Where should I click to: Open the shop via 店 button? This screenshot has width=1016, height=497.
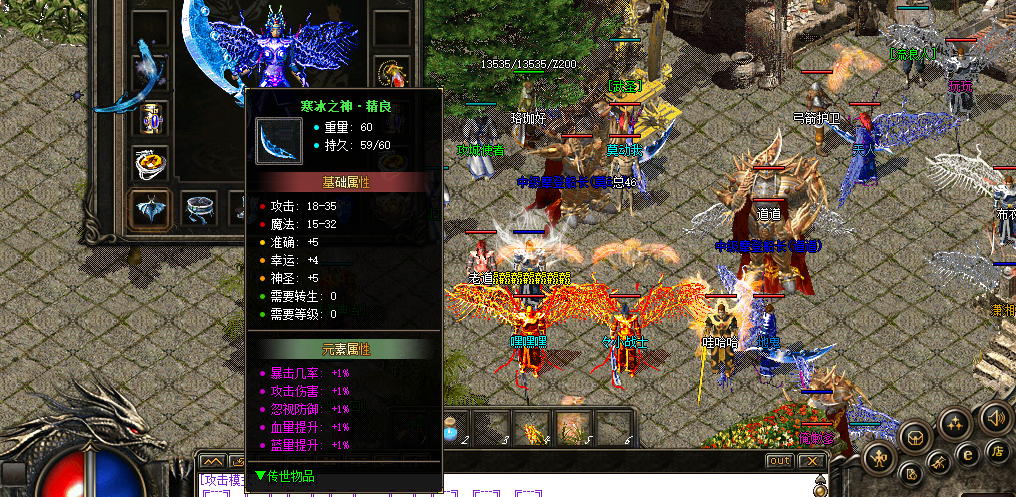996,450
